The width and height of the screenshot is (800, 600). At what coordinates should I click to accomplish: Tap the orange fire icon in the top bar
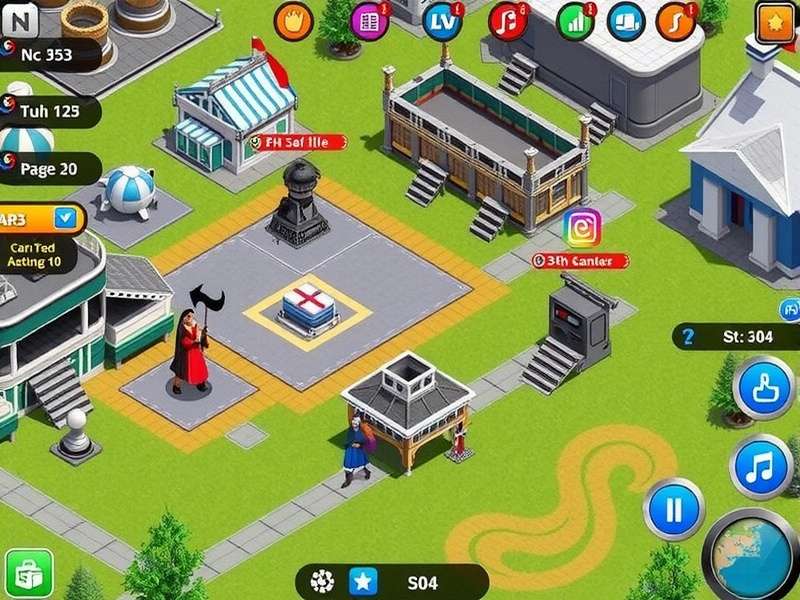[x=293, y=21]
